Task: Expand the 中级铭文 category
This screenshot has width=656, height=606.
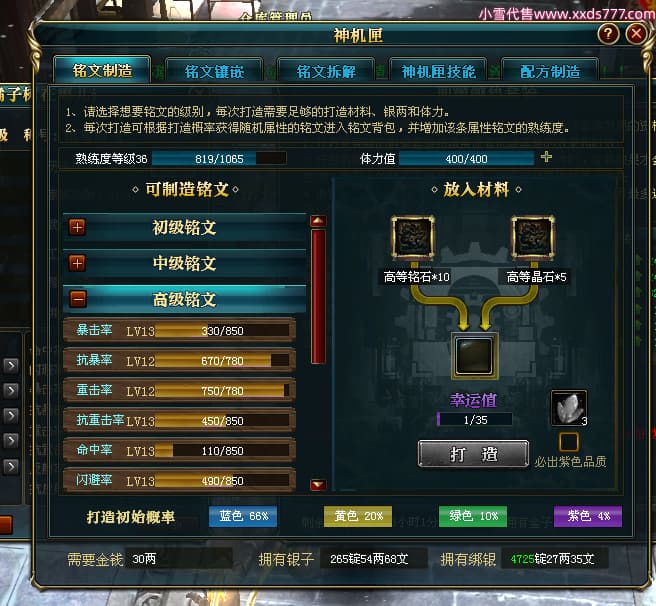Action: (x=78, y=263)
